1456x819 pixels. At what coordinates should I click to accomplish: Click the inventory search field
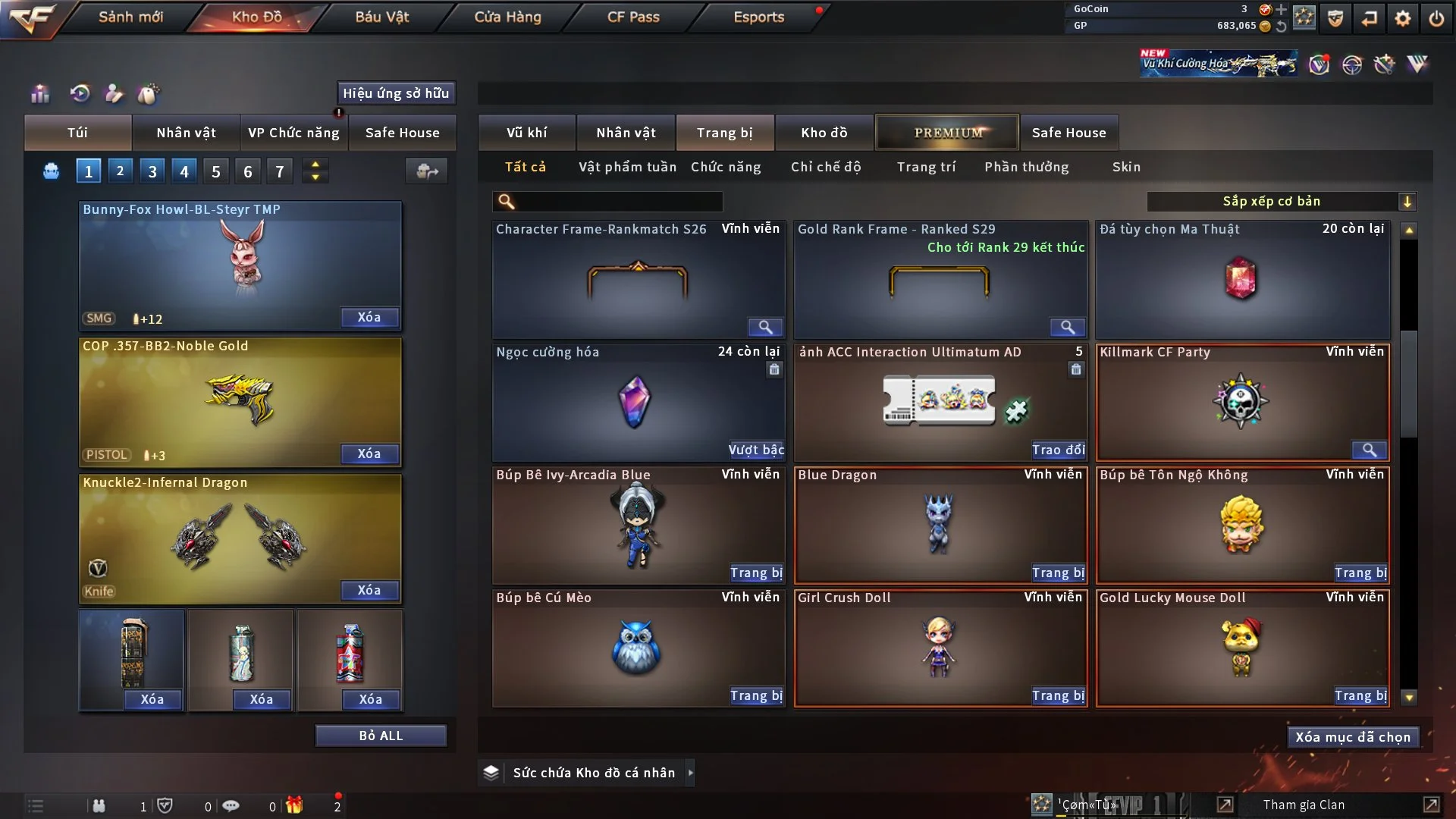pyautogui.click(x=618, y=201)
